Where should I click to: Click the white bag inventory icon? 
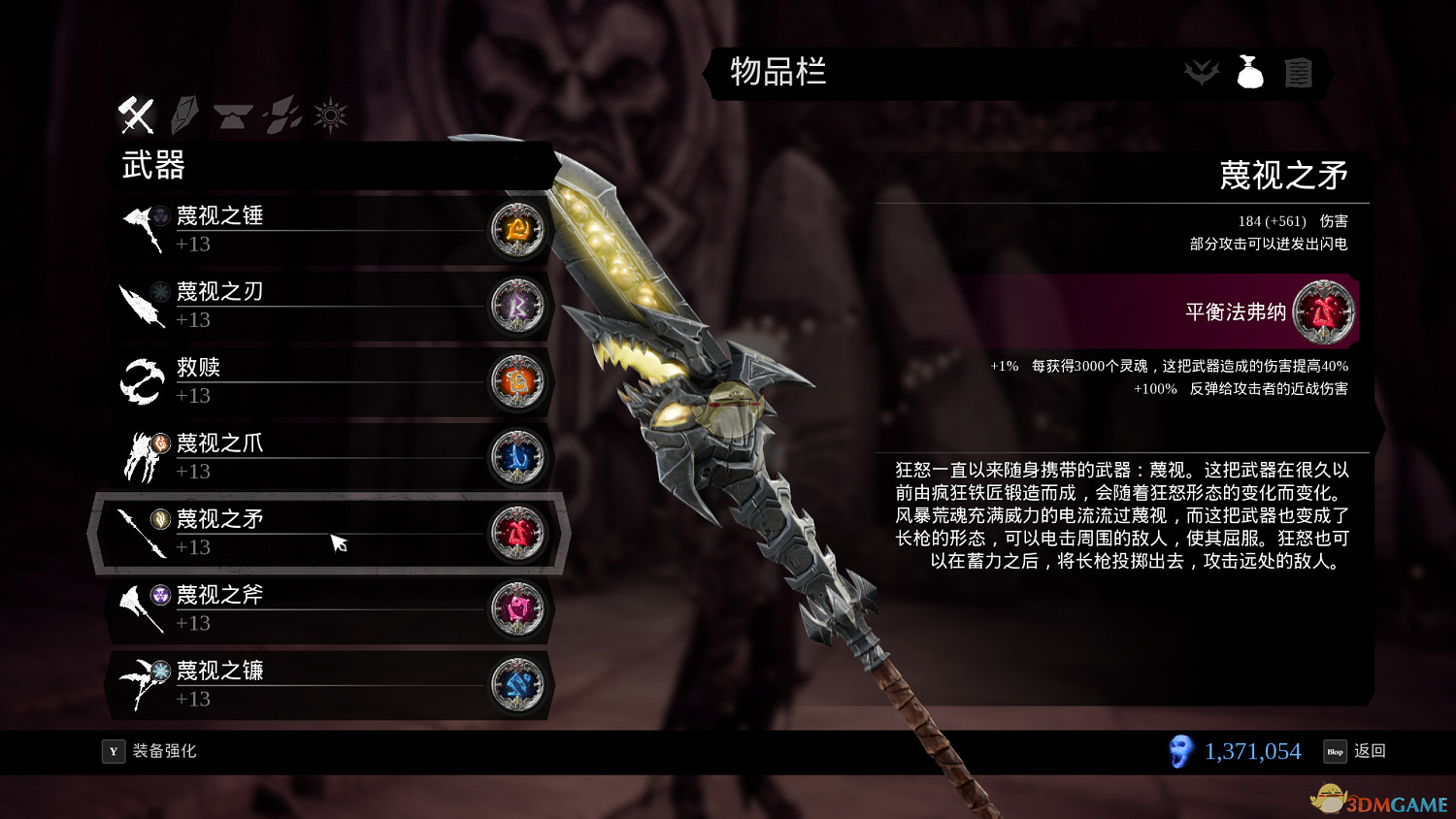1250,72
